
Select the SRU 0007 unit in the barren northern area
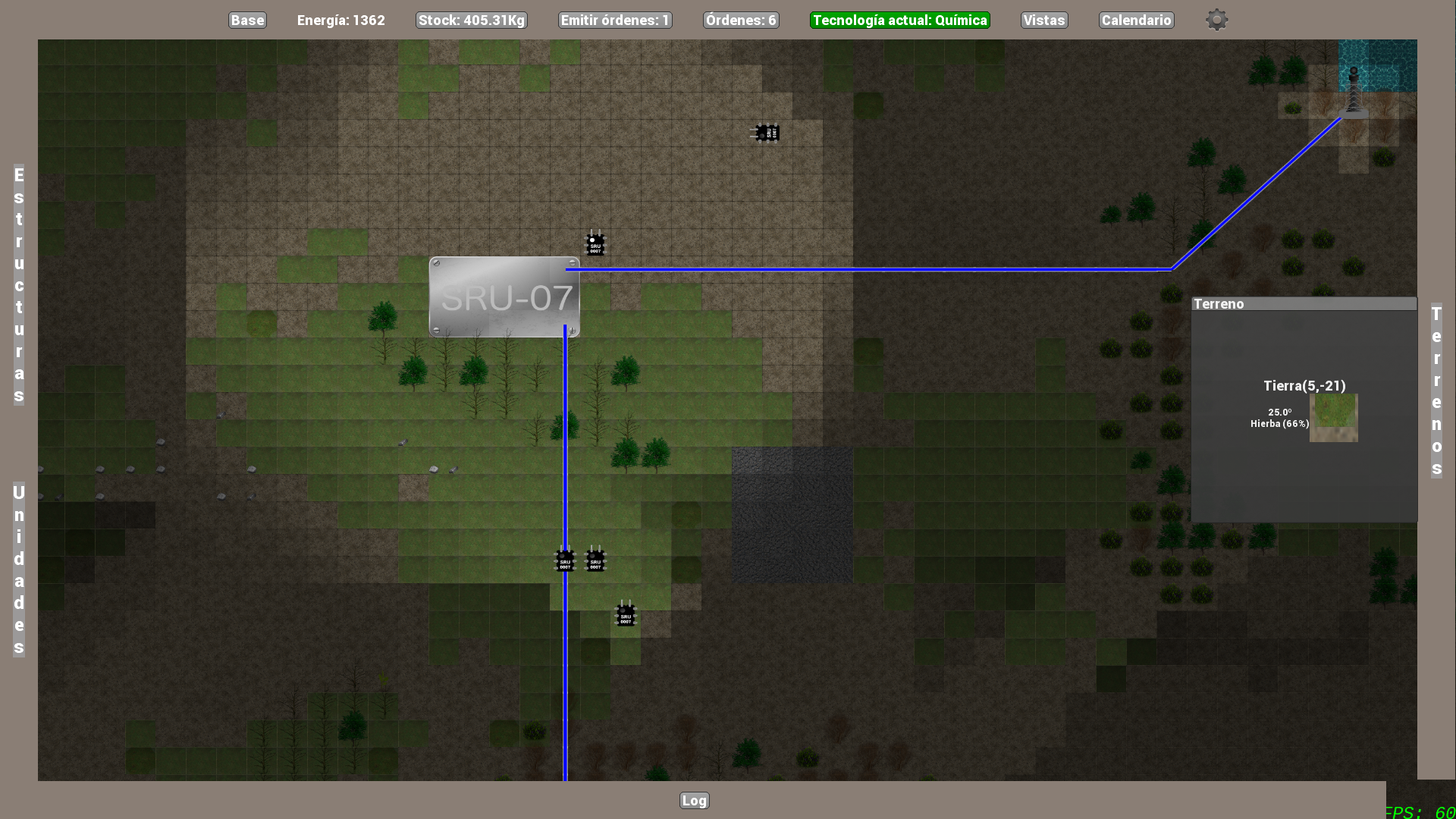766,132
